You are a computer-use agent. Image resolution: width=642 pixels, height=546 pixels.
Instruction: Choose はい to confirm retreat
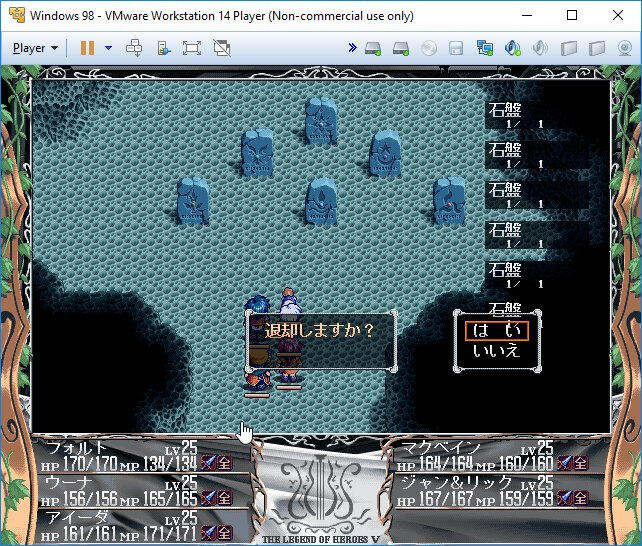click(497, 331)
